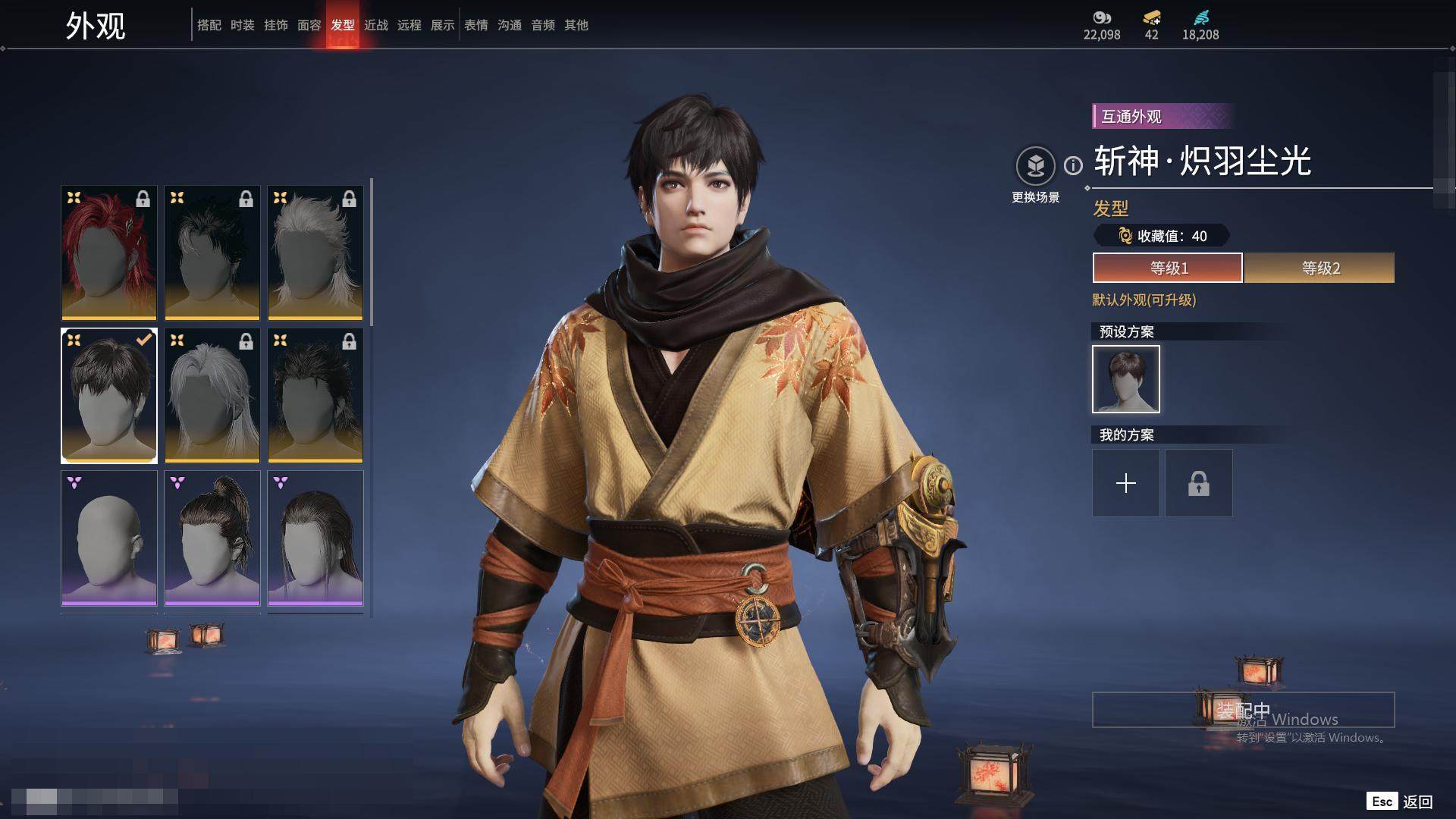The image size is (1456, 819).
Task: Choose the preset scheme hair thumbnail
Action: (1126, 379)
